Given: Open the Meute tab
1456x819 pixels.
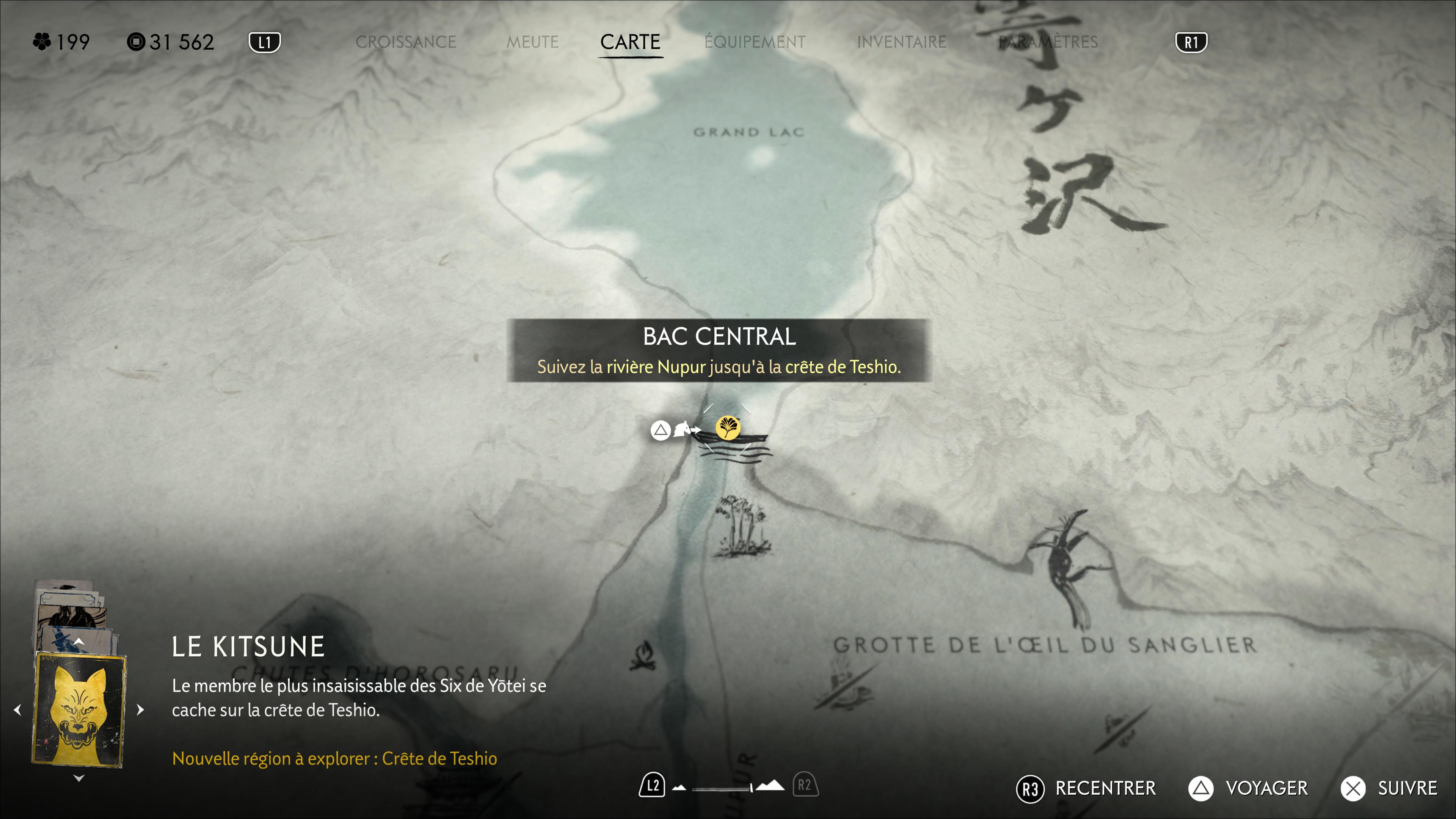Looking at the screenshot, I should click(532, 42).
